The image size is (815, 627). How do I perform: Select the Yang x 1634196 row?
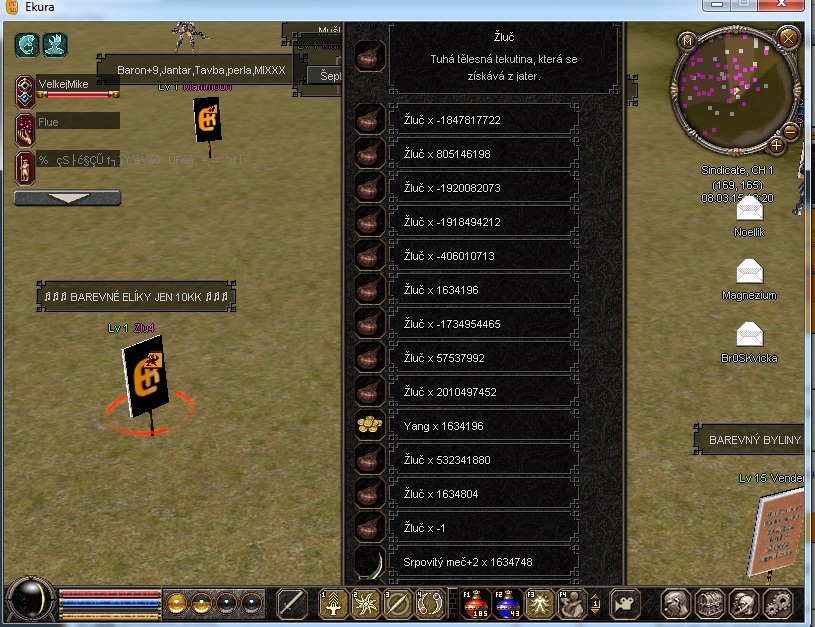click(x=484, y=426)
